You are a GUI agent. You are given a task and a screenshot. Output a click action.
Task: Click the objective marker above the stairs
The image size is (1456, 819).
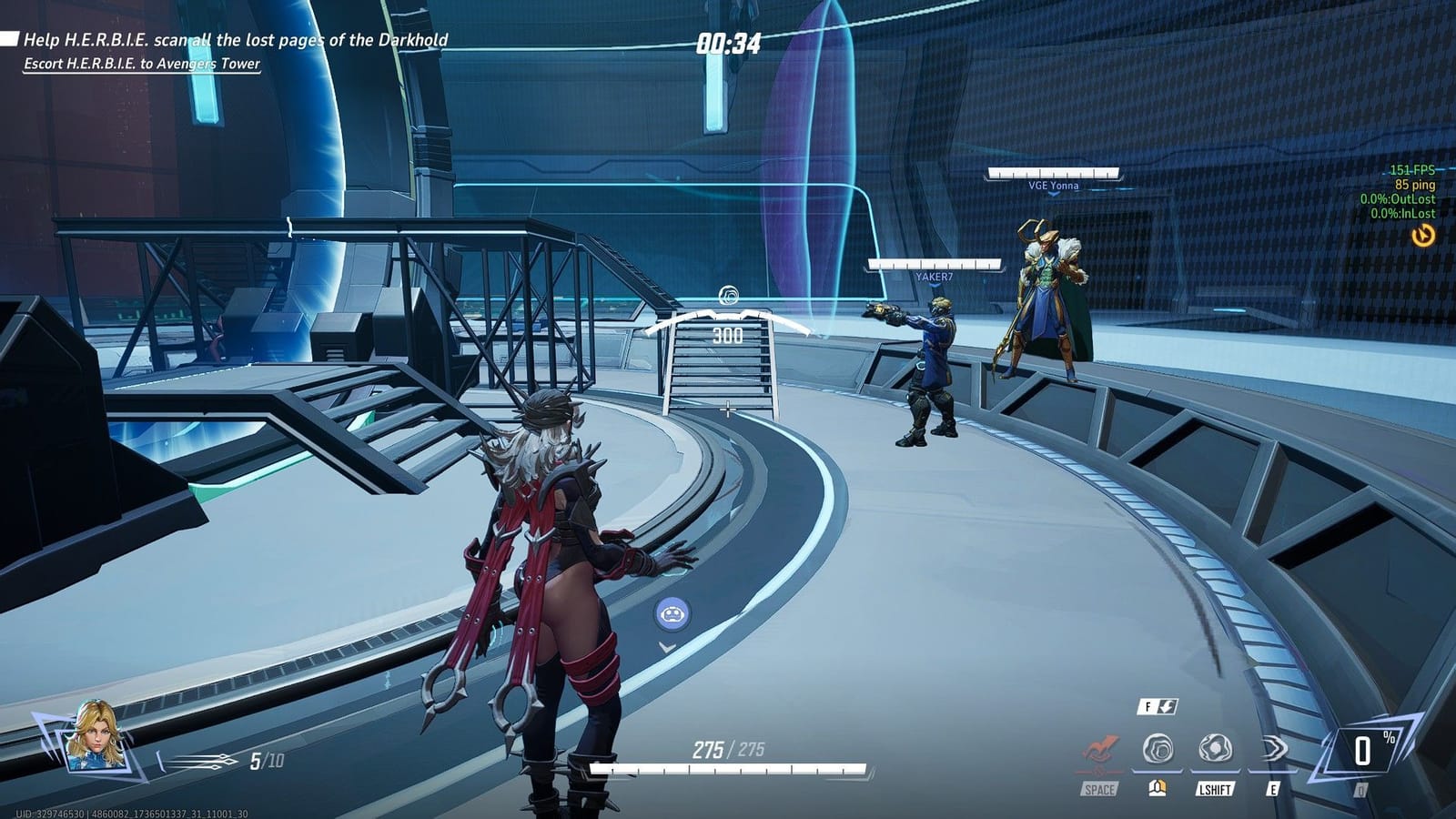tap(728, 295)
